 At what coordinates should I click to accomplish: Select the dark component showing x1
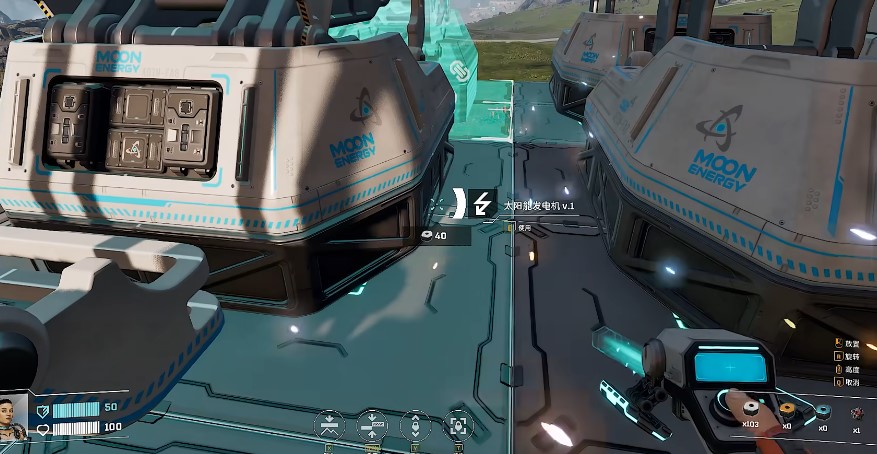click(x=856, y=412)
